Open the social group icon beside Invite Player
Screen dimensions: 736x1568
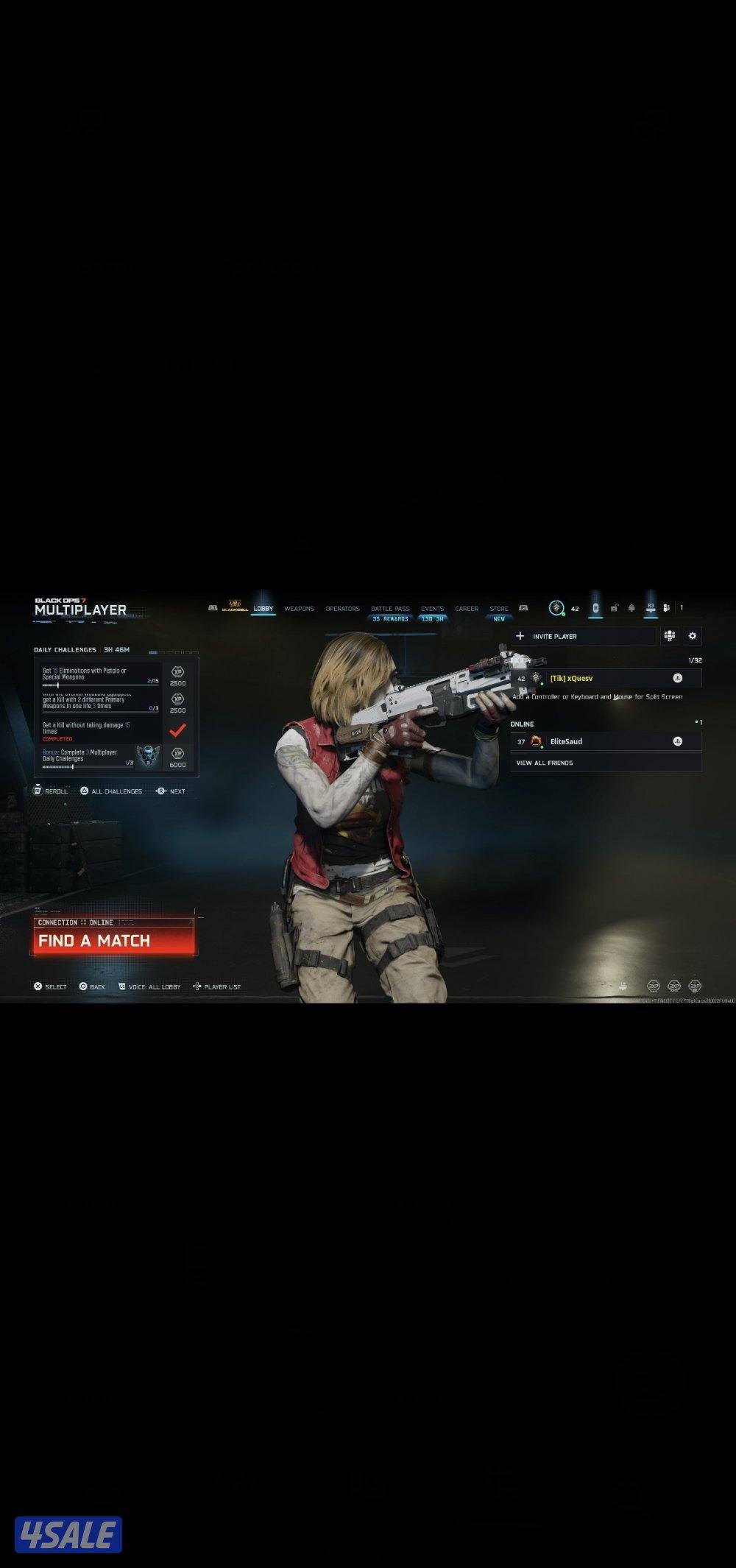pyautogui.click(x=669, y=636)
